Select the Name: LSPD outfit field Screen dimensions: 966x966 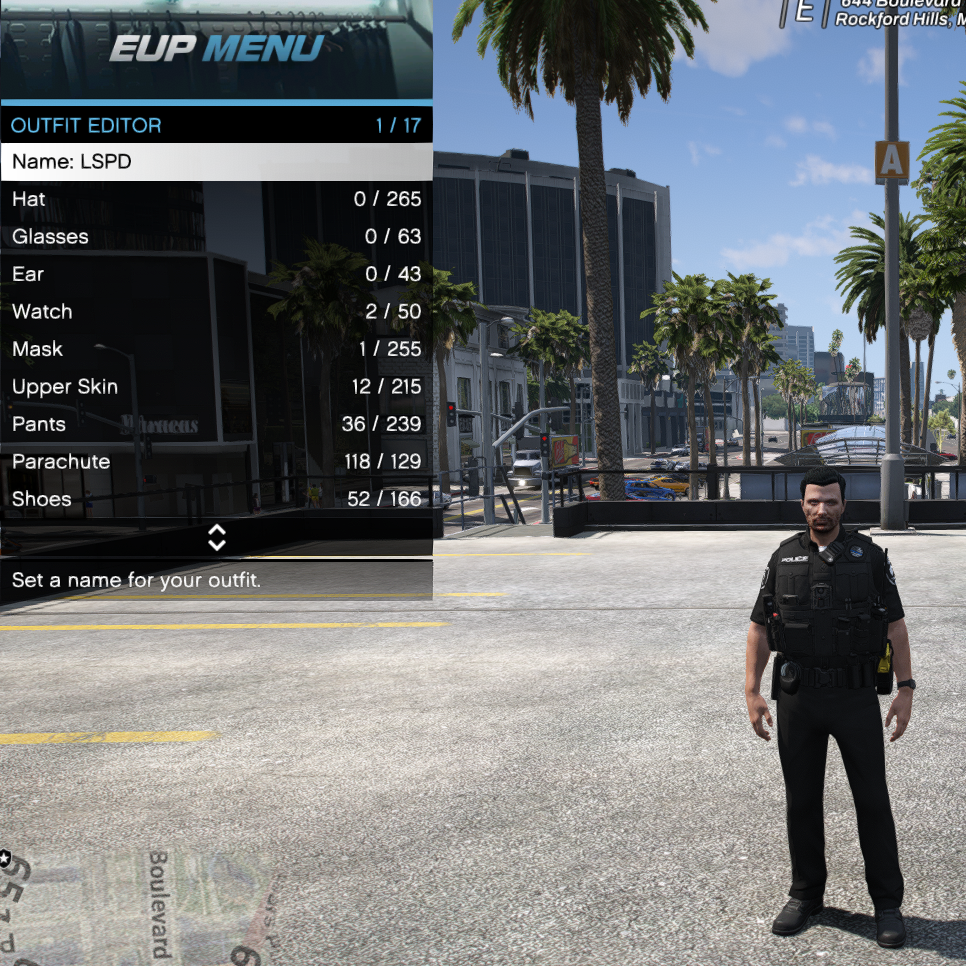216,162
